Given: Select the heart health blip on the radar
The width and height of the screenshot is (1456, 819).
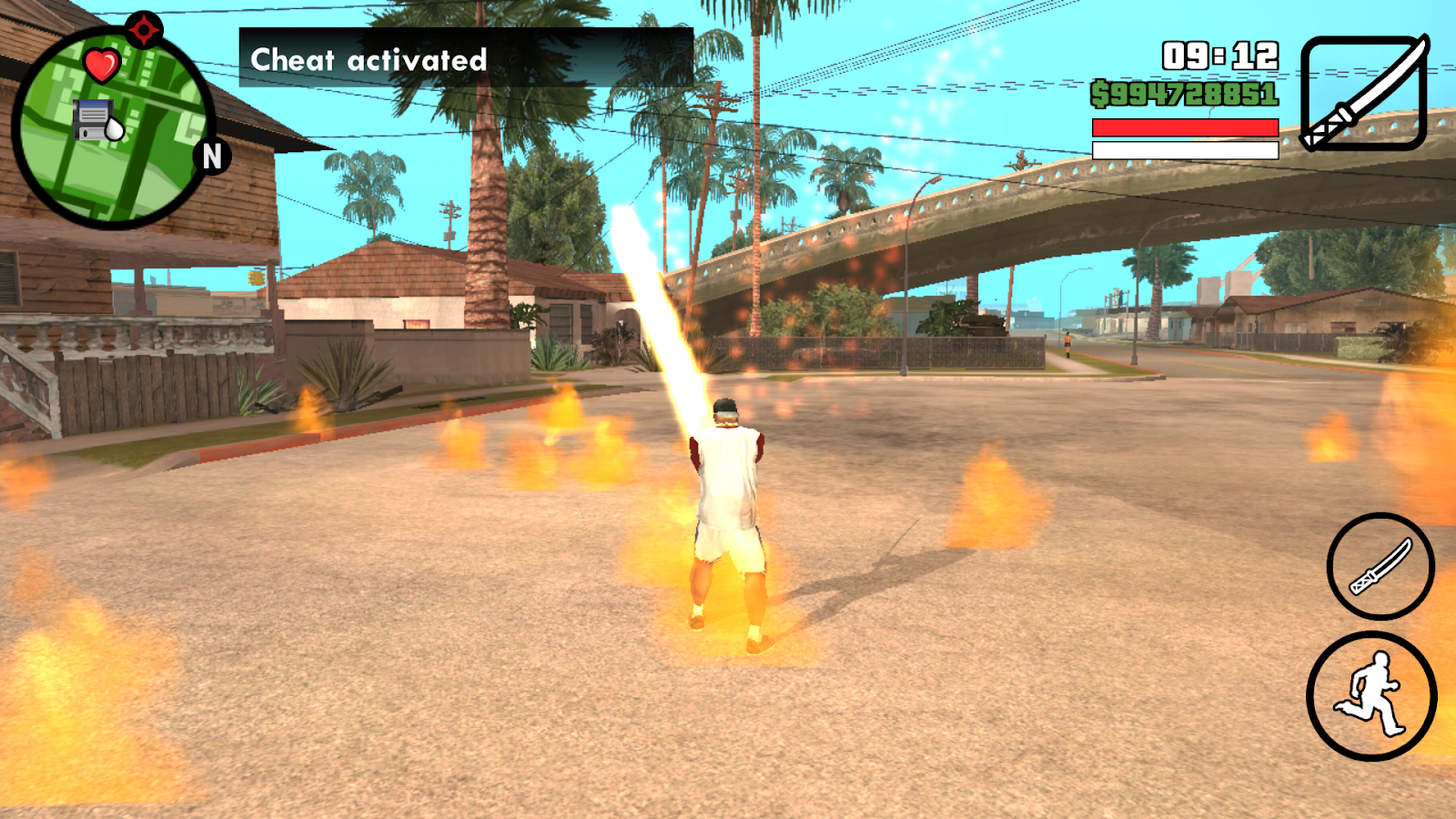Looking at the screenshot, I should click(x=100, y=64).
